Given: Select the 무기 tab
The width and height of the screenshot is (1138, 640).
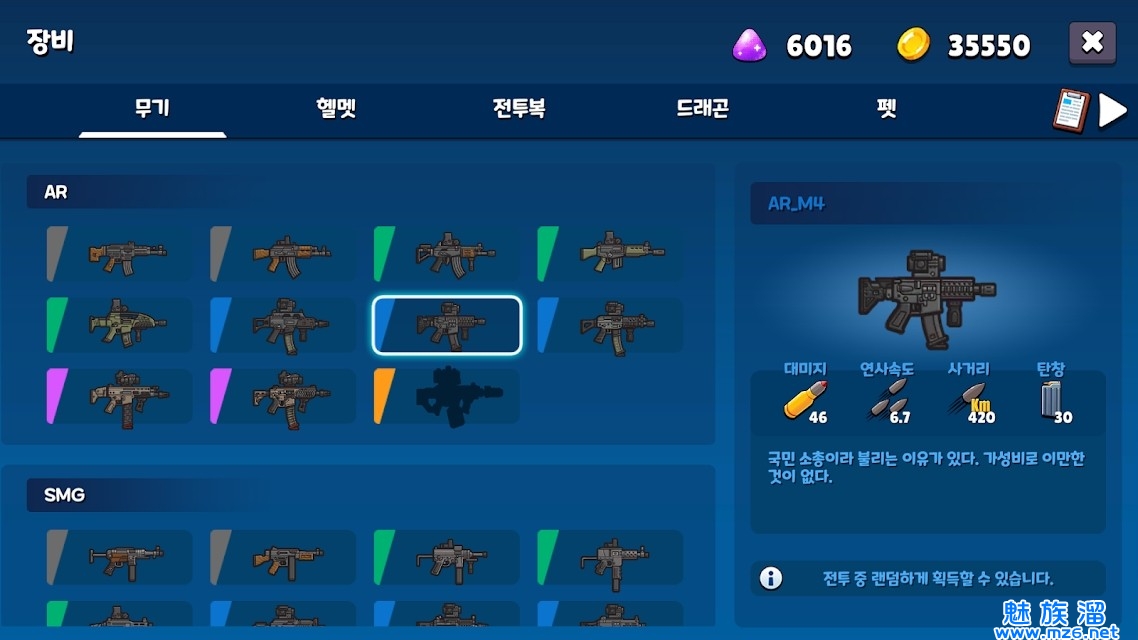Looking at the screenshot, I should point(152,109).
